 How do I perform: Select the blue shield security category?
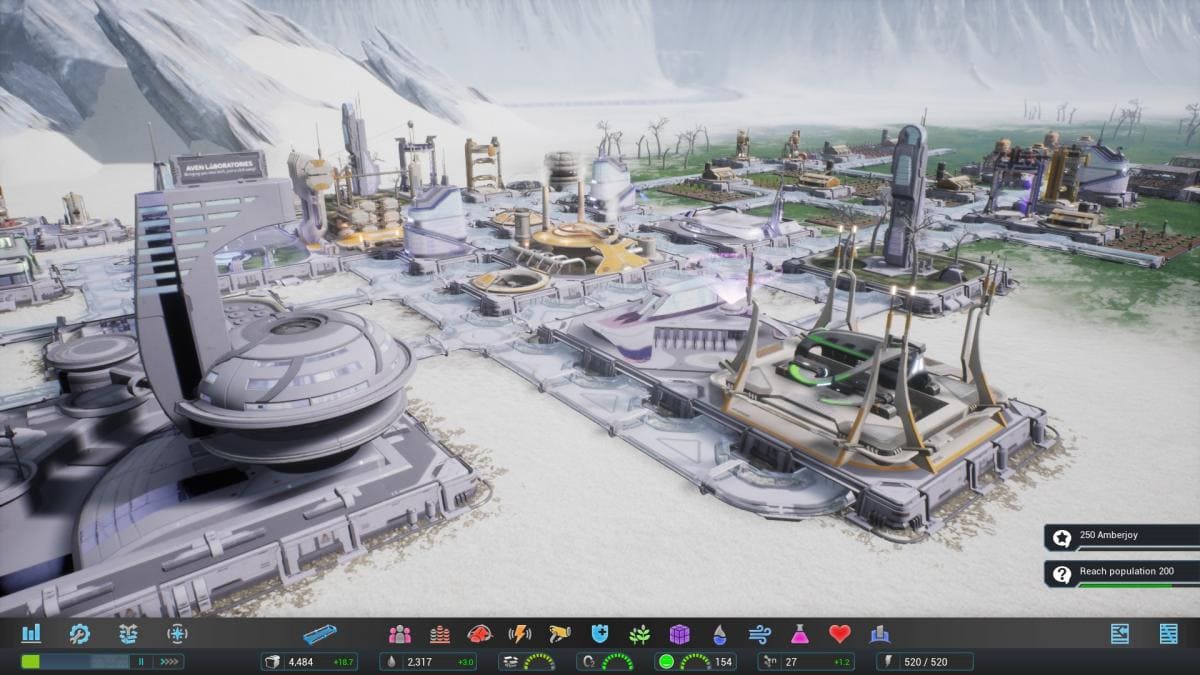(600, 634)
